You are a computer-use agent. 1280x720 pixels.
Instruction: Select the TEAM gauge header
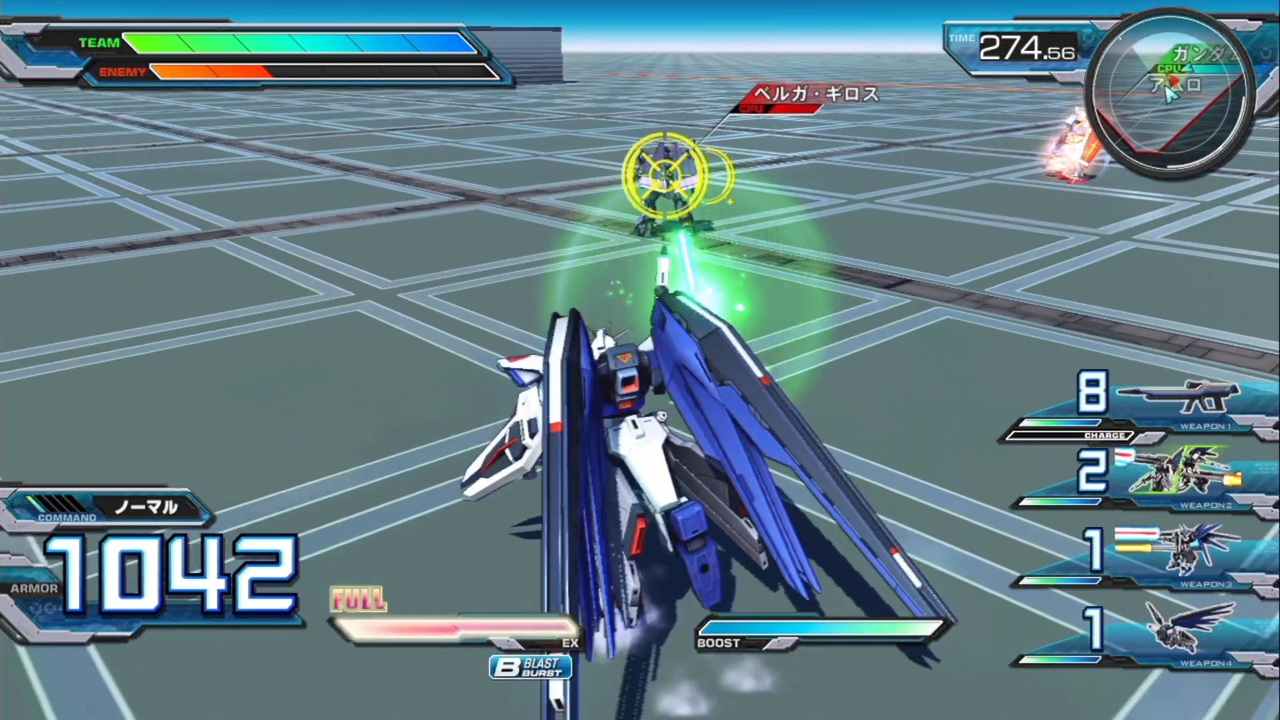(99, 42)
